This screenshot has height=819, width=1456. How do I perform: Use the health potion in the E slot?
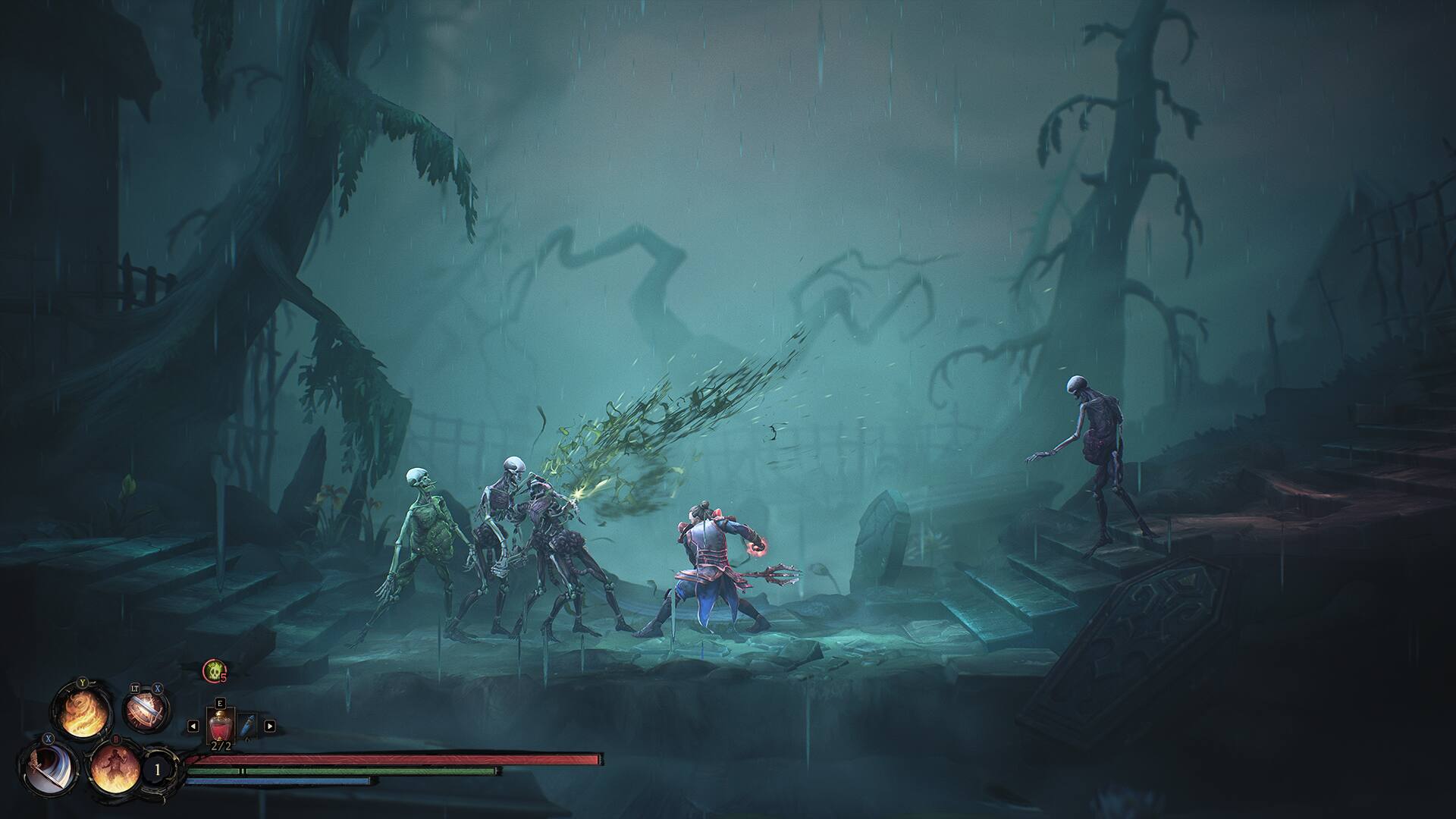pos(221,726)
